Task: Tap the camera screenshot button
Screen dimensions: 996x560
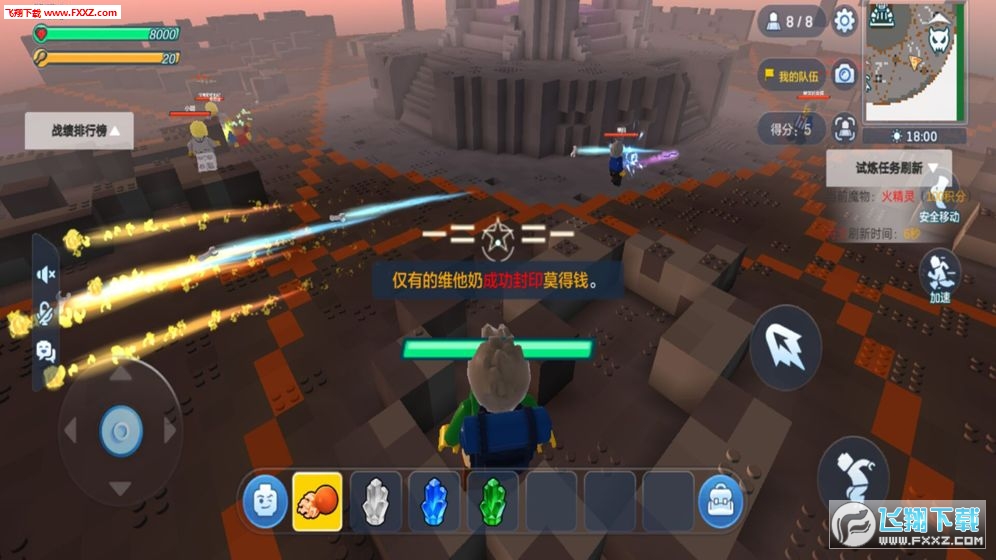Action: (x=845, y=75)
